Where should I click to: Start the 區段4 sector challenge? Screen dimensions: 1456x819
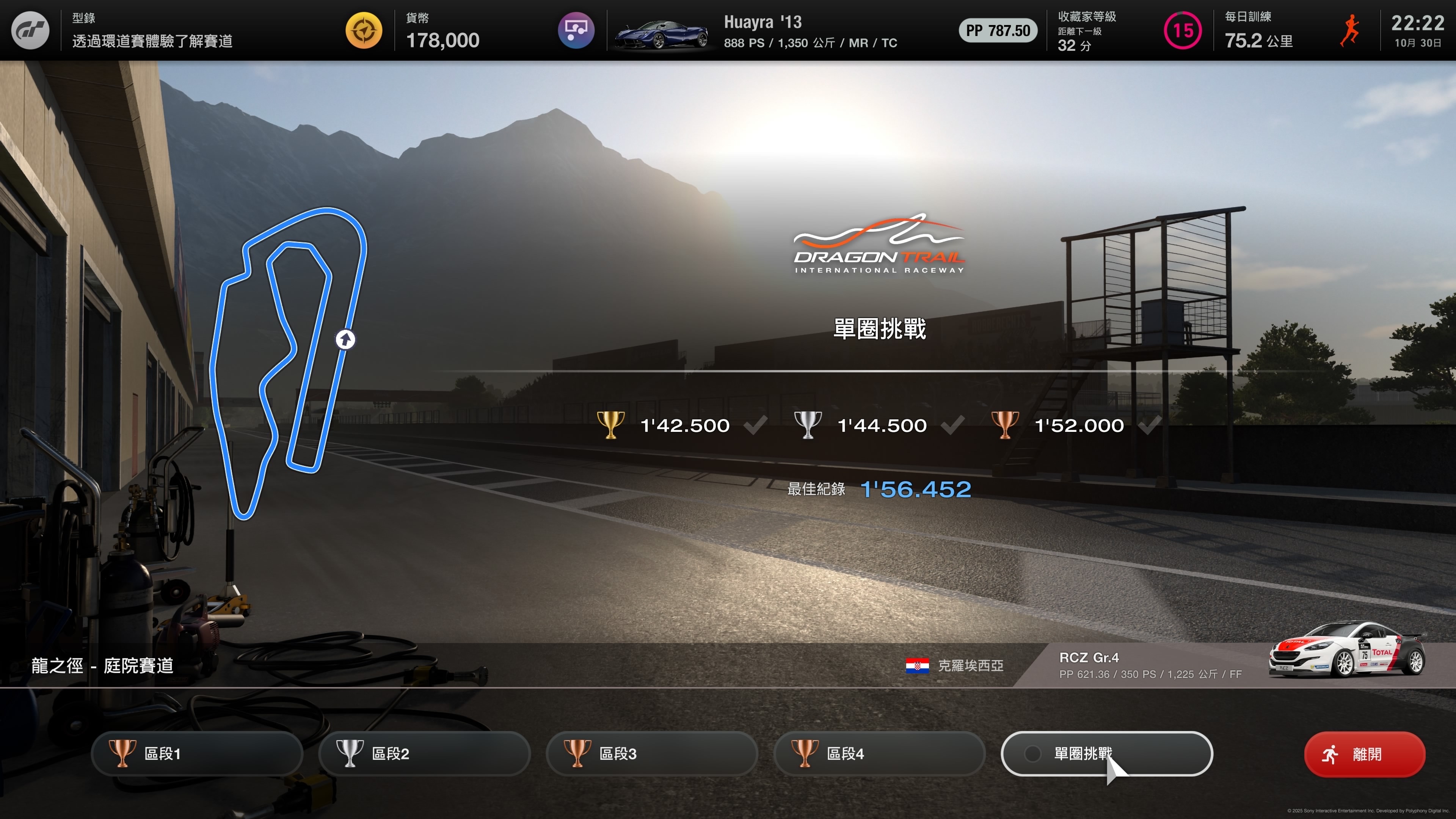(x=879, y=753)
